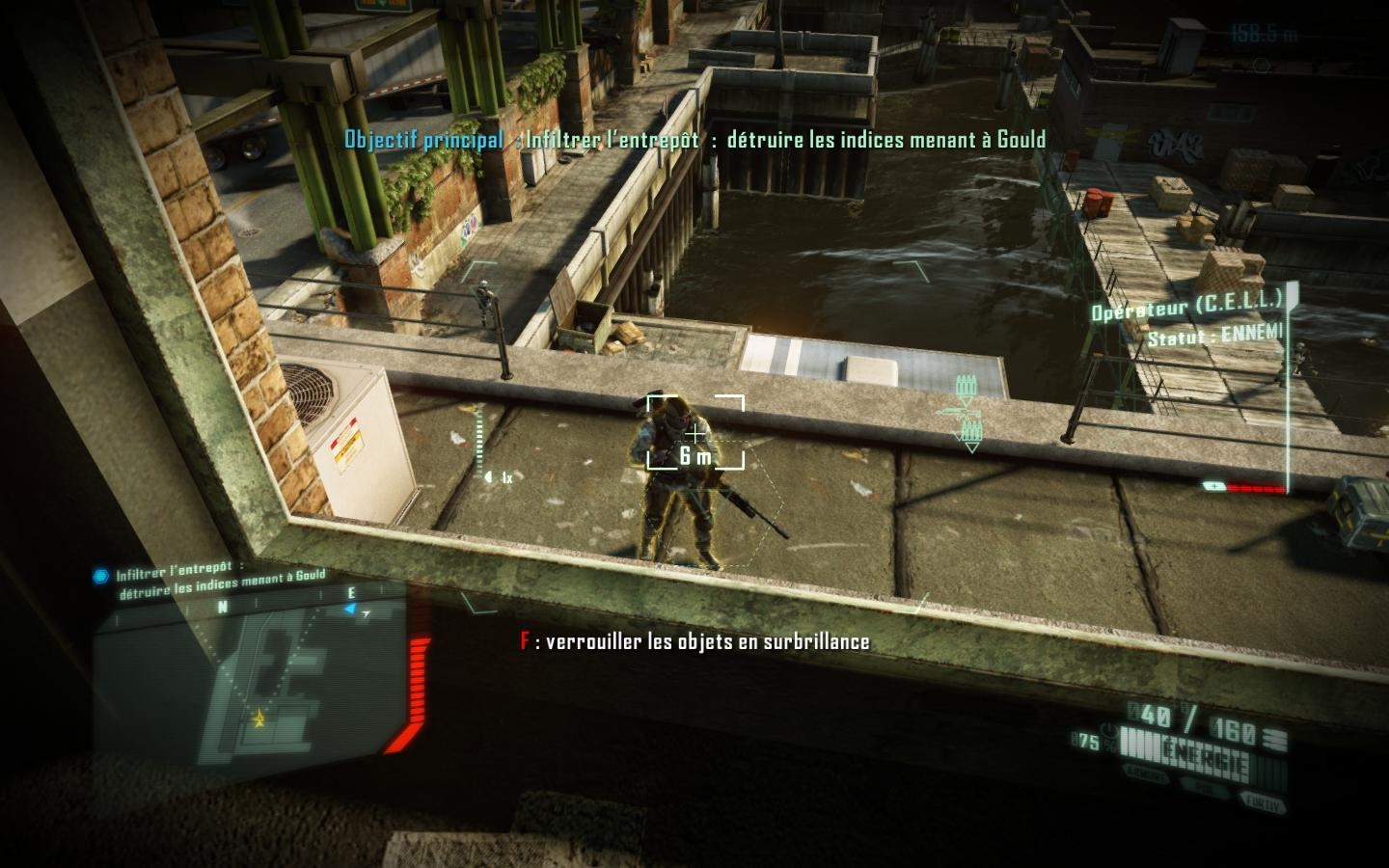The width and height of the screenshot is (1389, 868).
Task: Activate the Furtif stealth mode tab
Action: click(x=1263, y=802)
